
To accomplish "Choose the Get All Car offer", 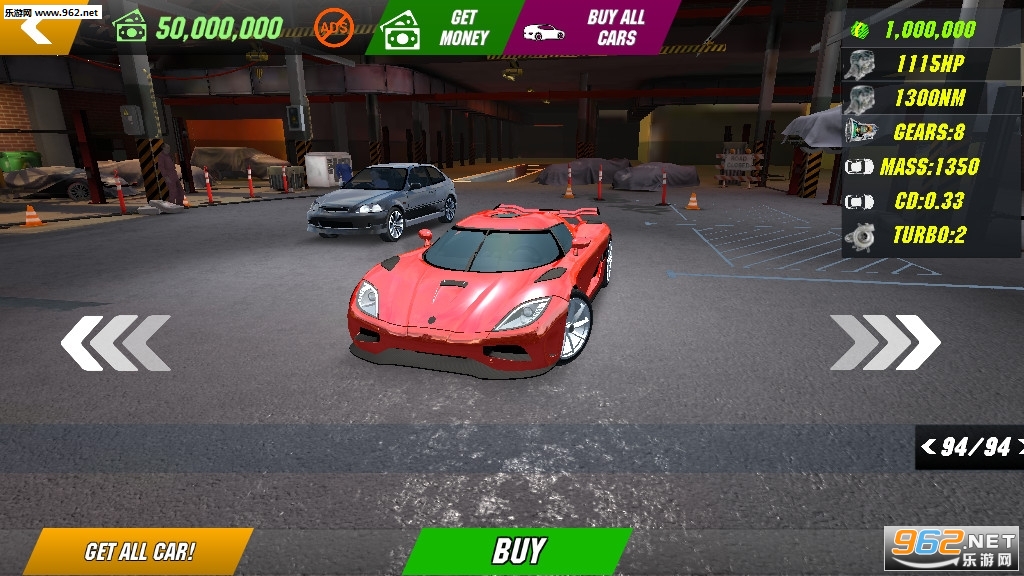I will pos(139,552).
